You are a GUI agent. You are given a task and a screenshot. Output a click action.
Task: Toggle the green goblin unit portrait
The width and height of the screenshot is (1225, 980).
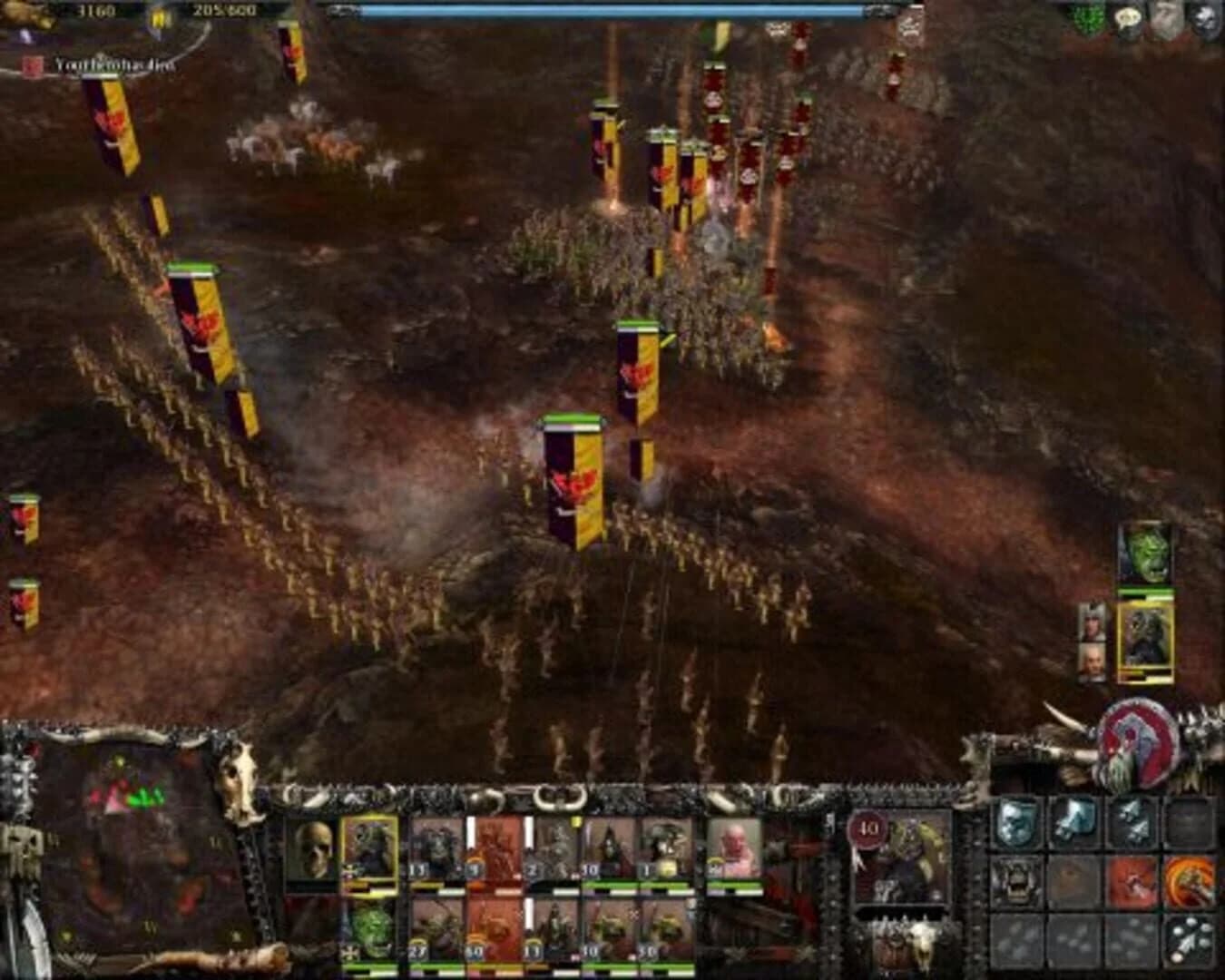tap(373, 927)
